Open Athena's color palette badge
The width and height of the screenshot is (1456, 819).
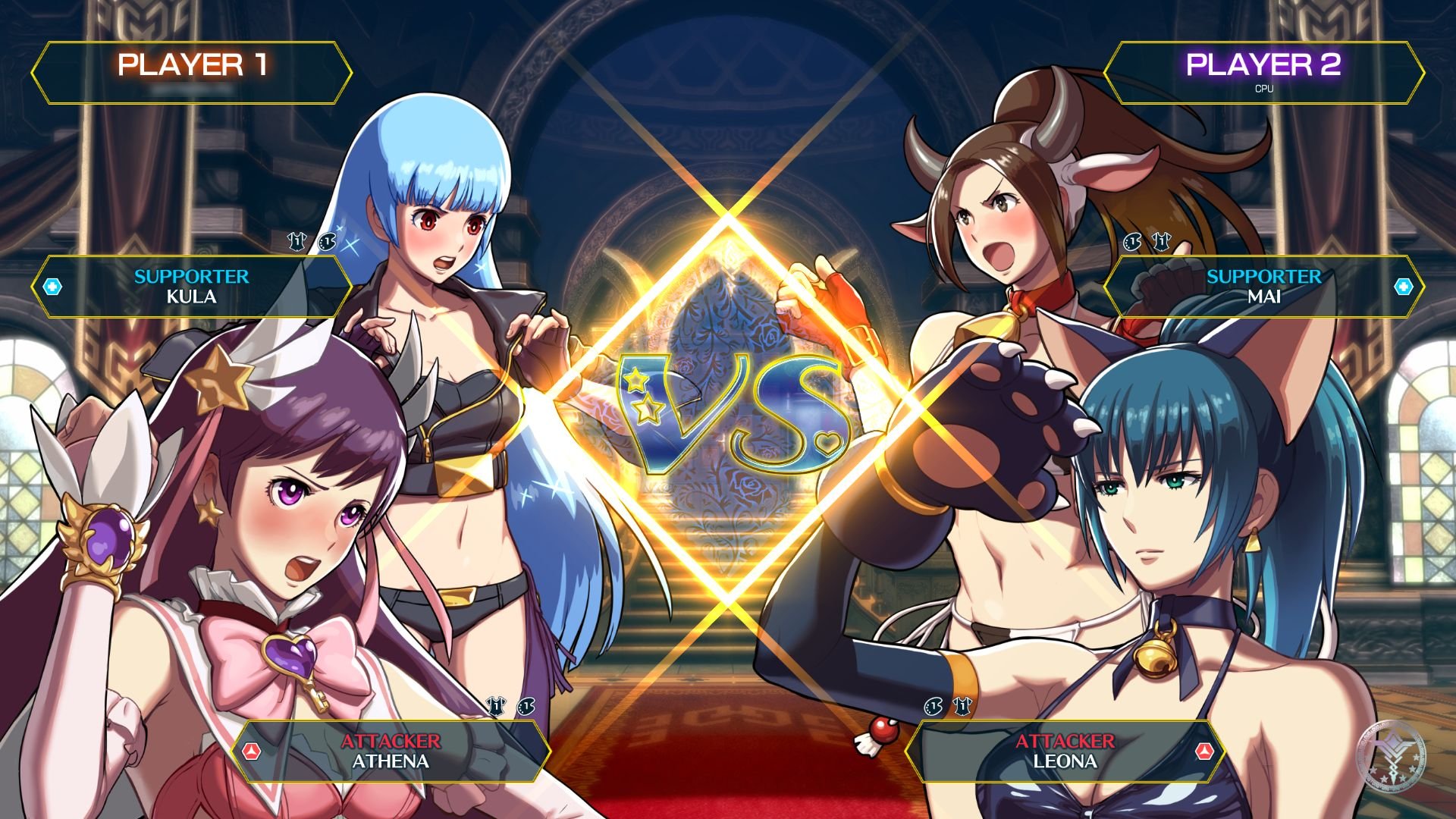pyautogui.click(x=527, y=707)
